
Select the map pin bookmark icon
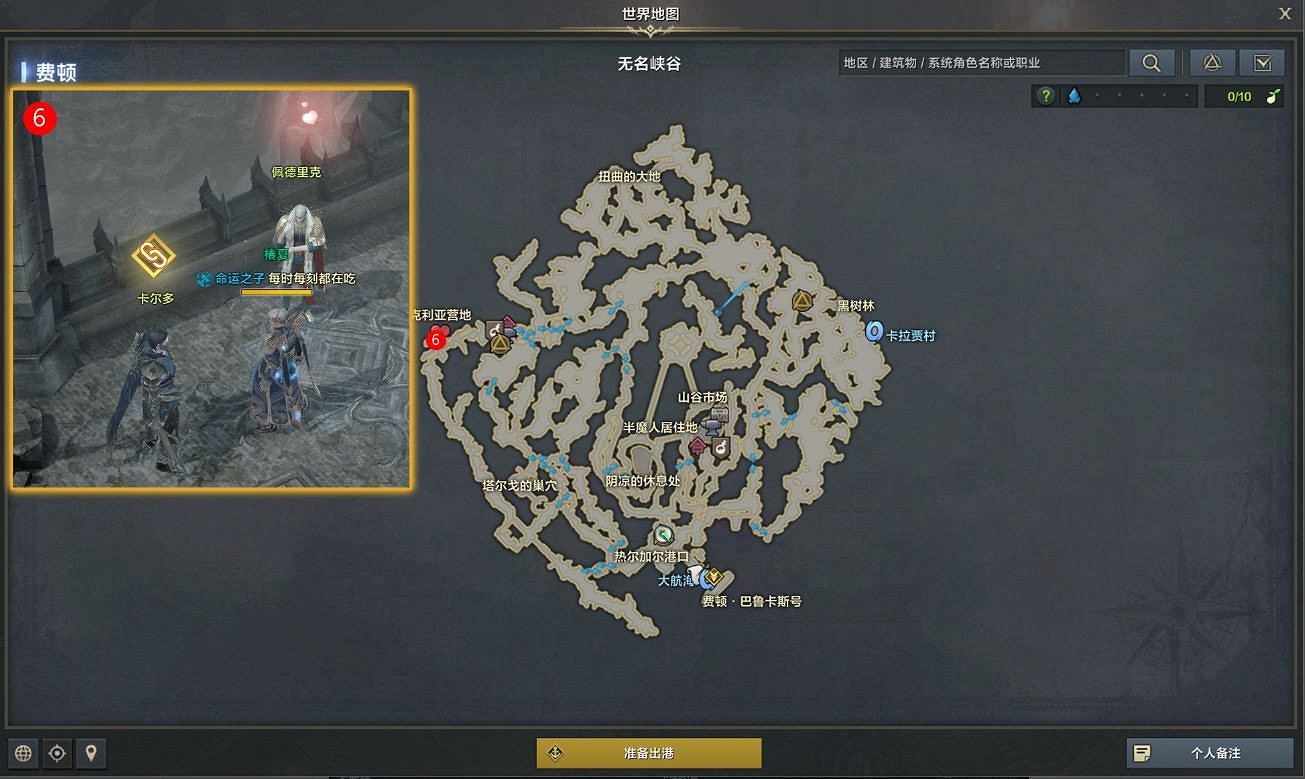coord(91,753)
